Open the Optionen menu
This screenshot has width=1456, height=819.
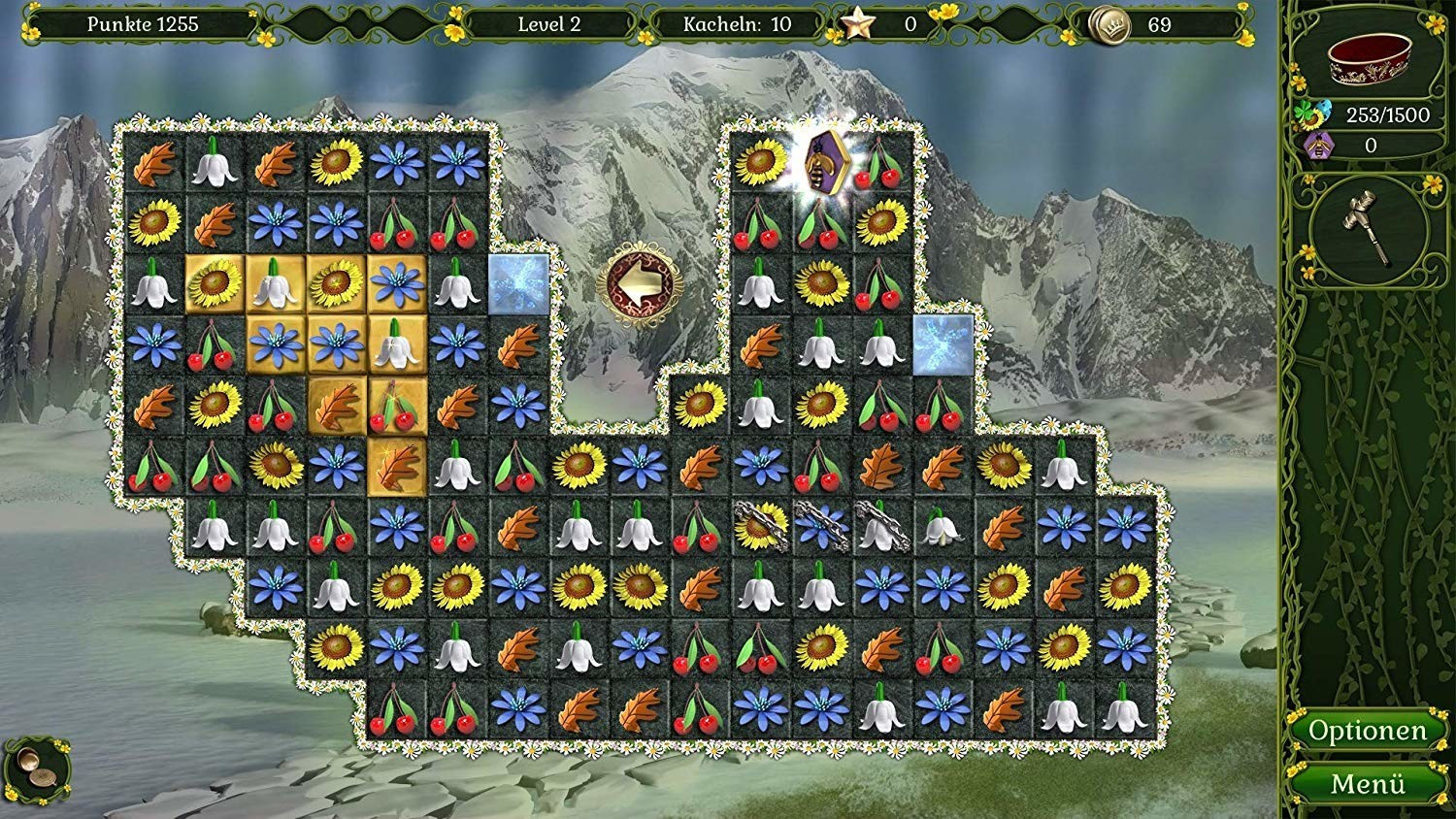pyautogui.click(x=1367, y=731)
